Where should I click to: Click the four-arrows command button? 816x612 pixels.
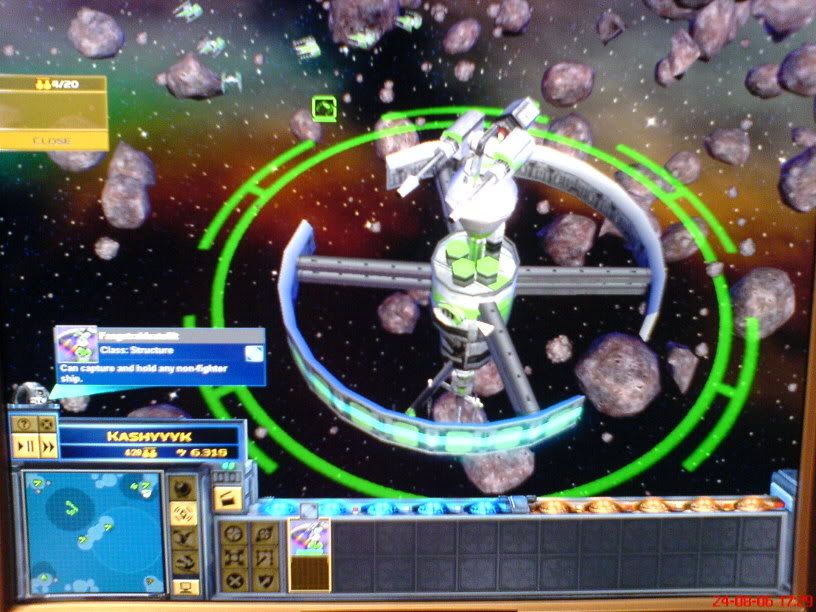[235, 556]
